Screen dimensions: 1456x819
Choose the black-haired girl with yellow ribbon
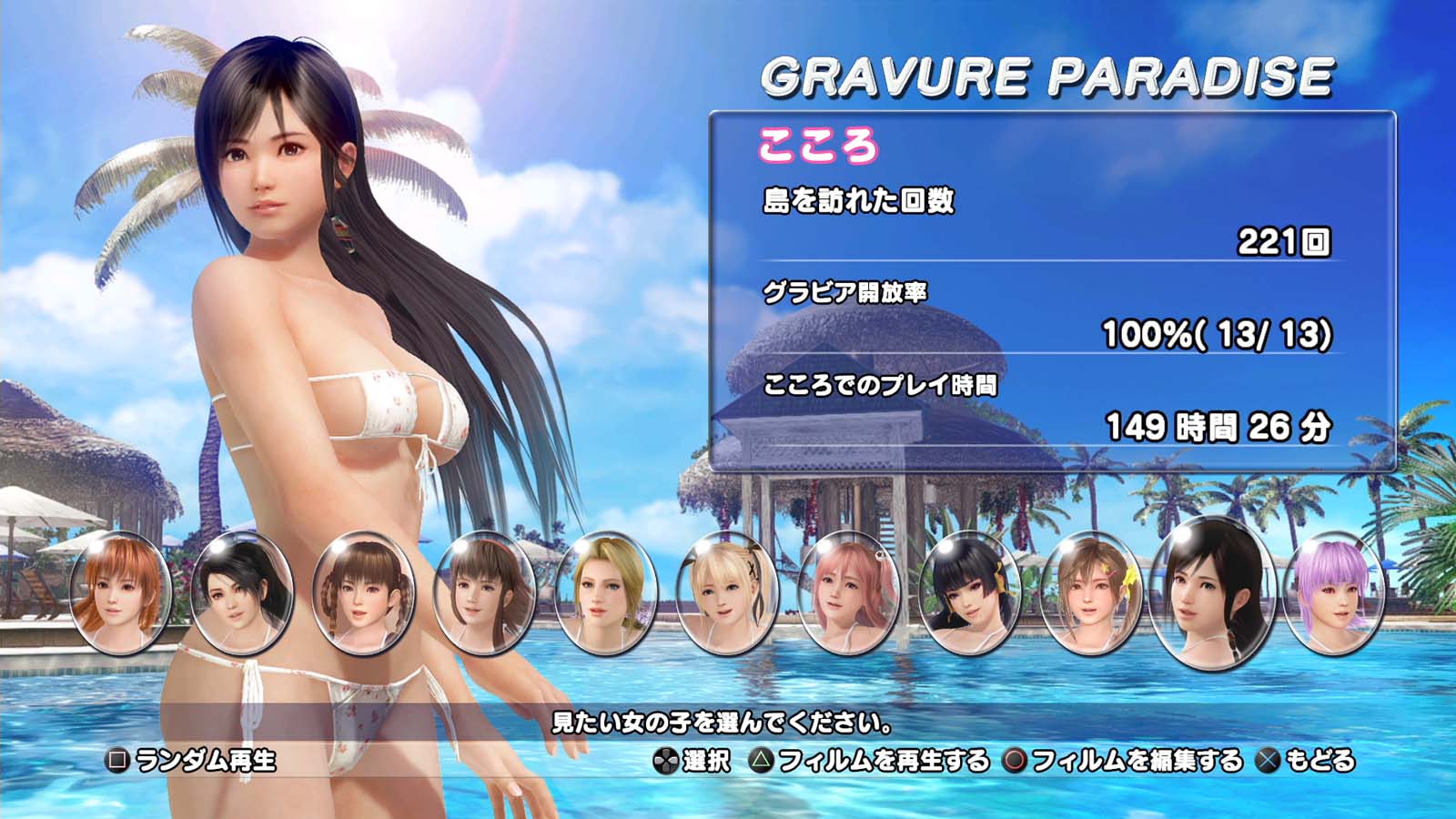tap(970, 593)
